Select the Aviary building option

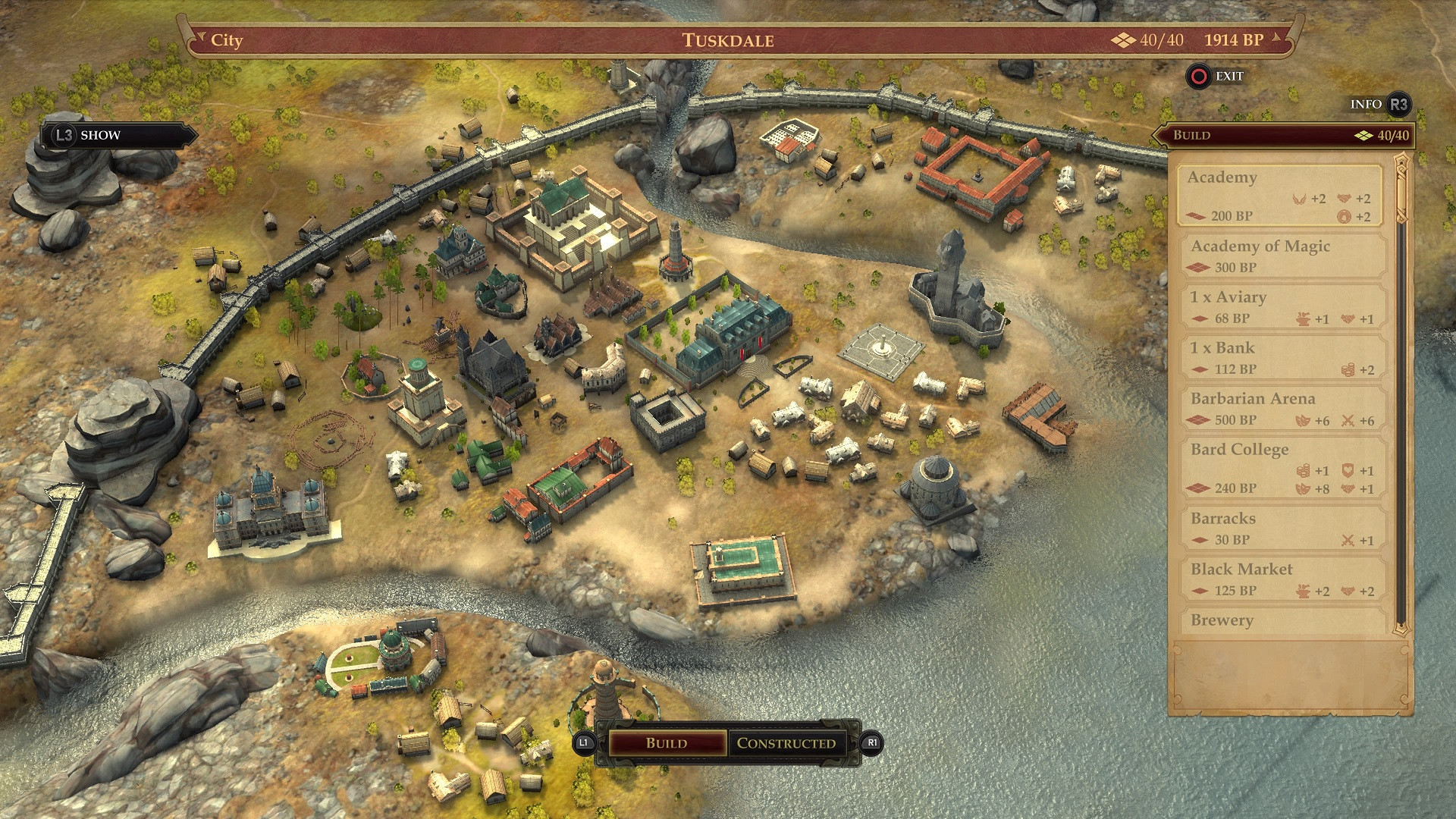pos(1283,307)
